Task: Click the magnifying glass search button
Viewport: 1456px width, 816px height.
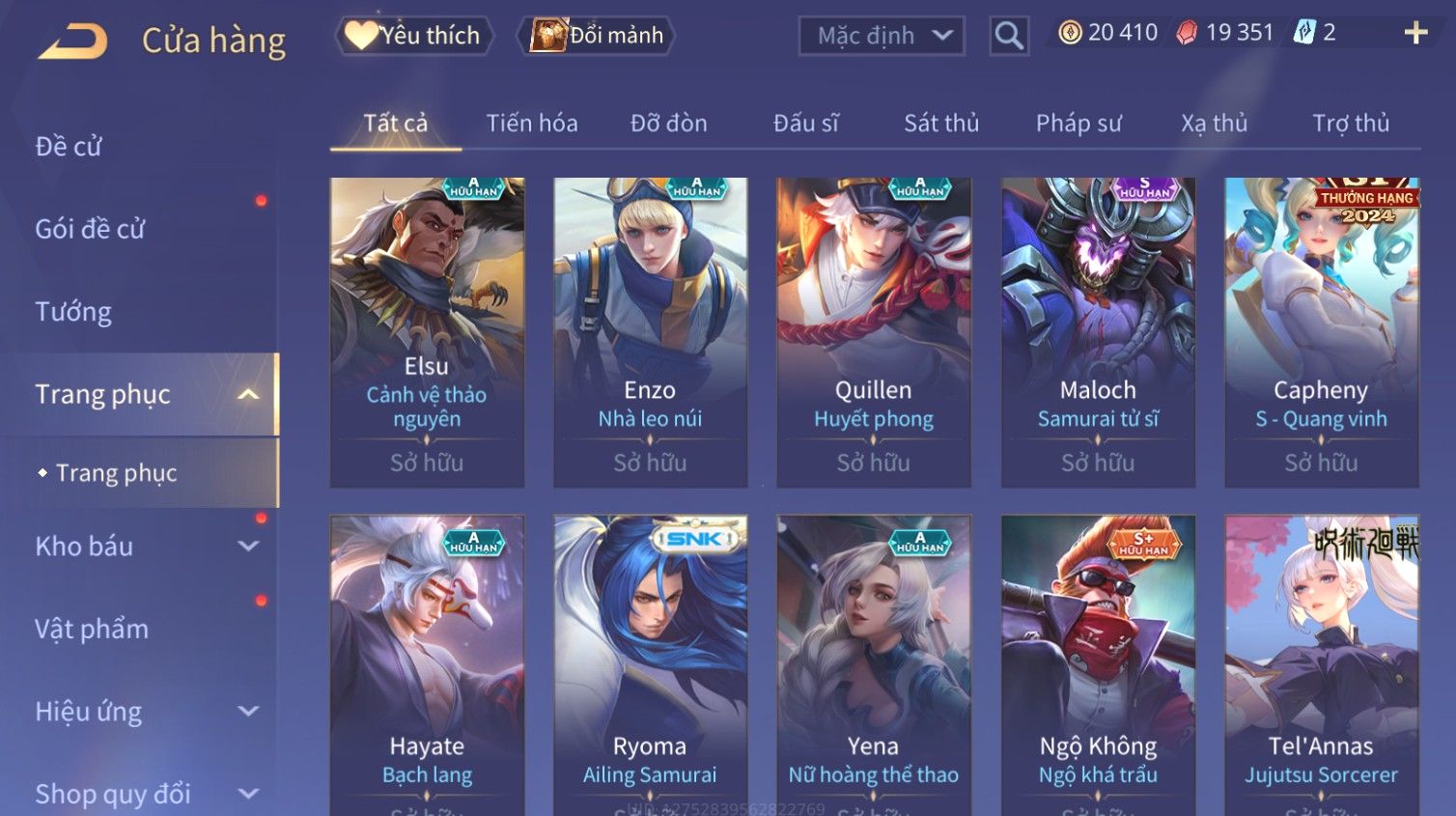Action: (1009, 36)
